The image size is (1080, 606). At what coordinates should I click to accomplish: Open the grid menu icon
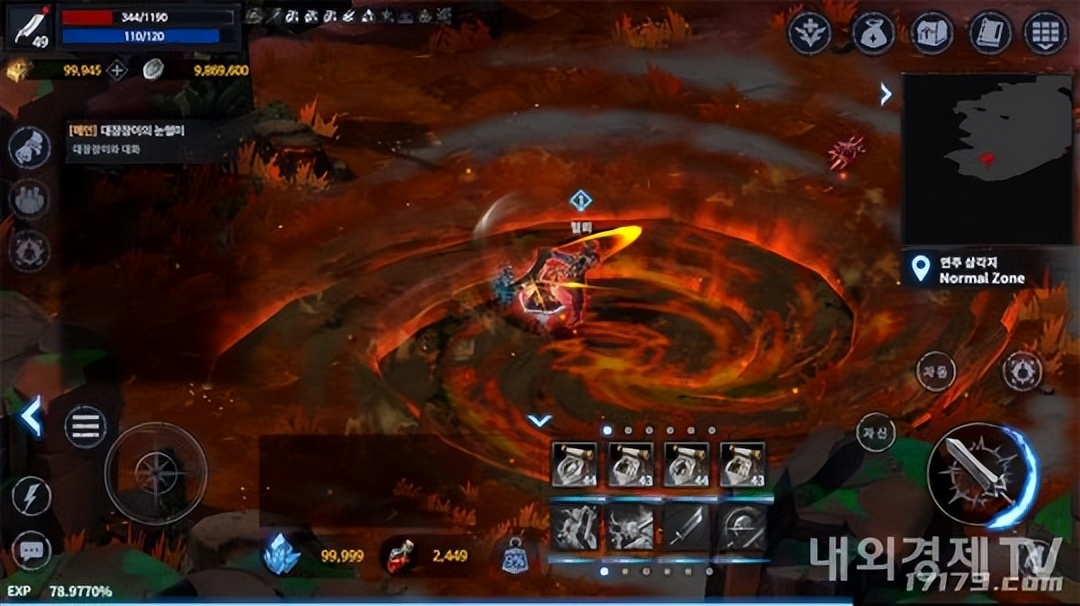(x=1046, y=34)
